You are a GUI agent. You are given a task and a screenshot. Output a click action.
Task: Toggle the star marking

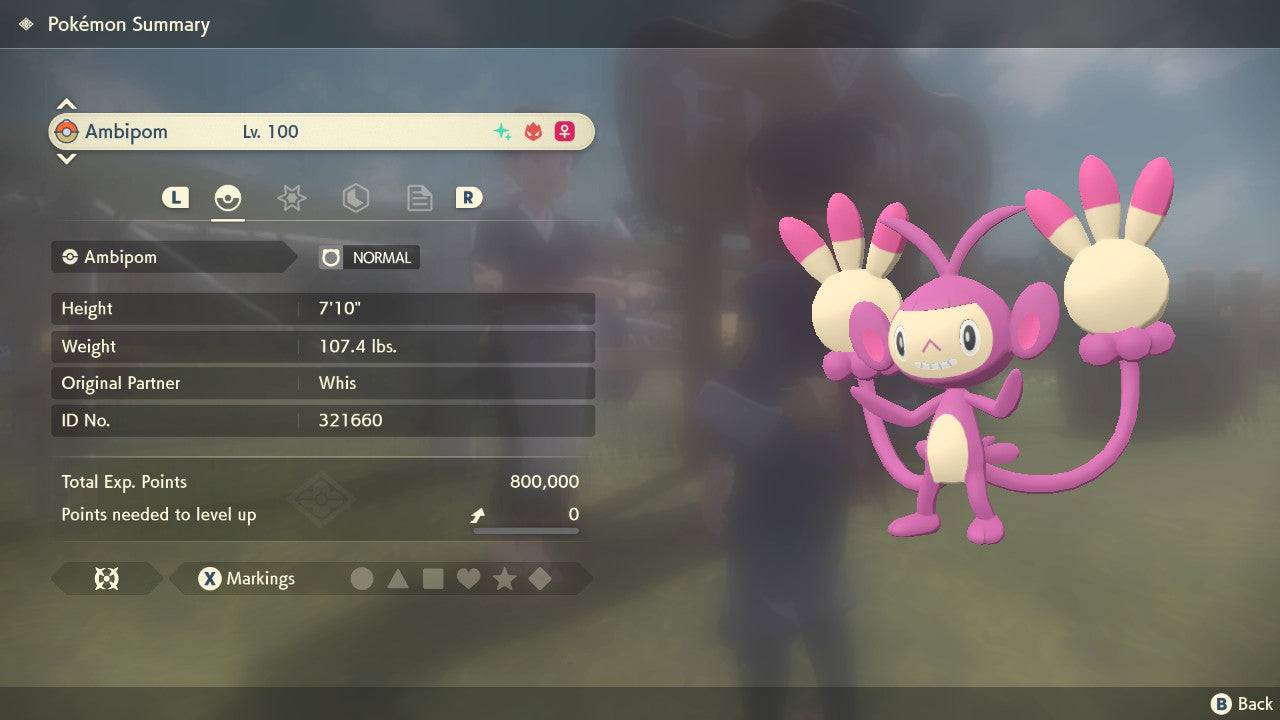pyautogui.click(x=504, y=579)
